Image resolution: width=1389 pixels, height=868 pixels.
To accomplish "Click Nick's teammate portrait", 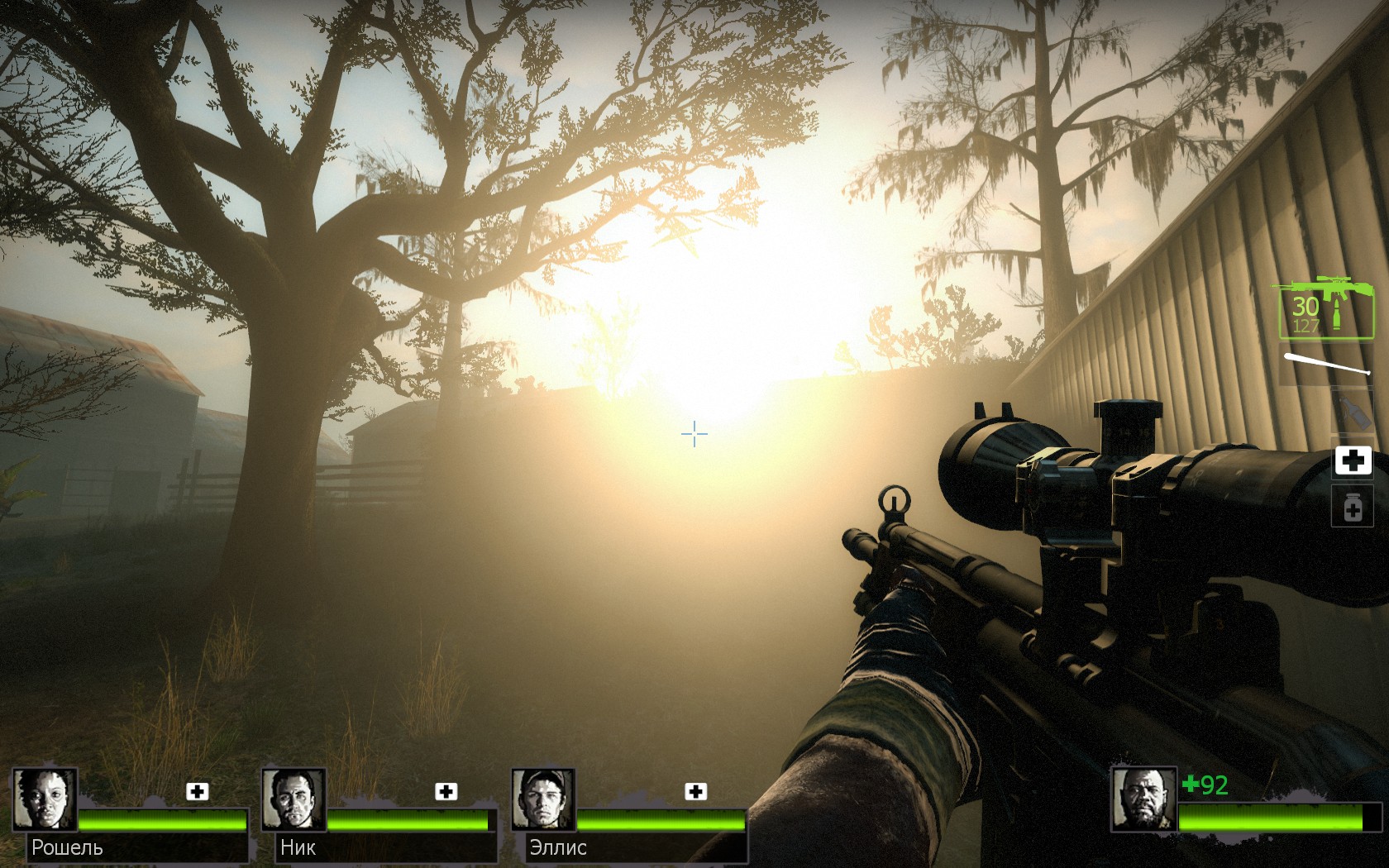I will click(x=294, y=799).
